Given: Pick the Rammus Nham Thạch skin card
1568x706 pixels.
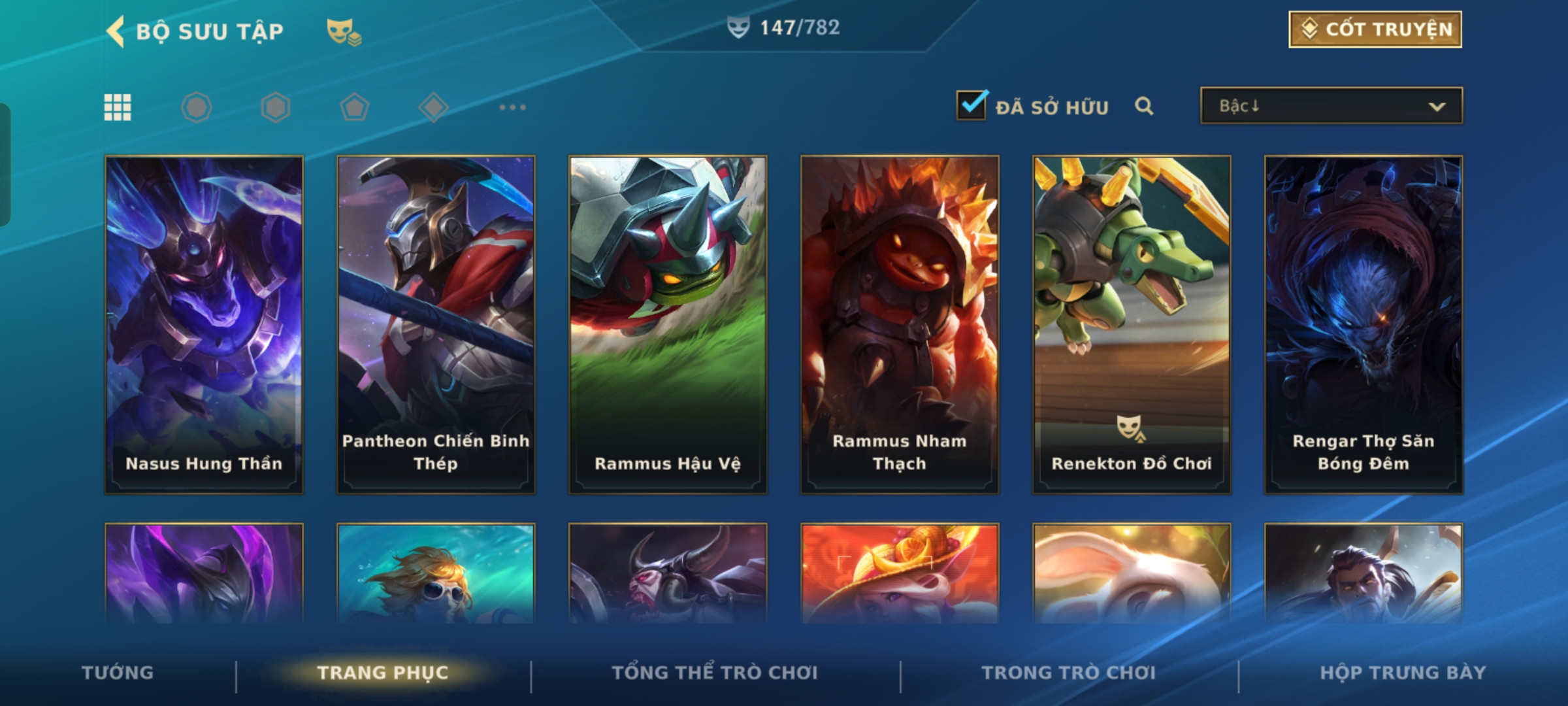Looking at the screenshot, I should [900, 324].
